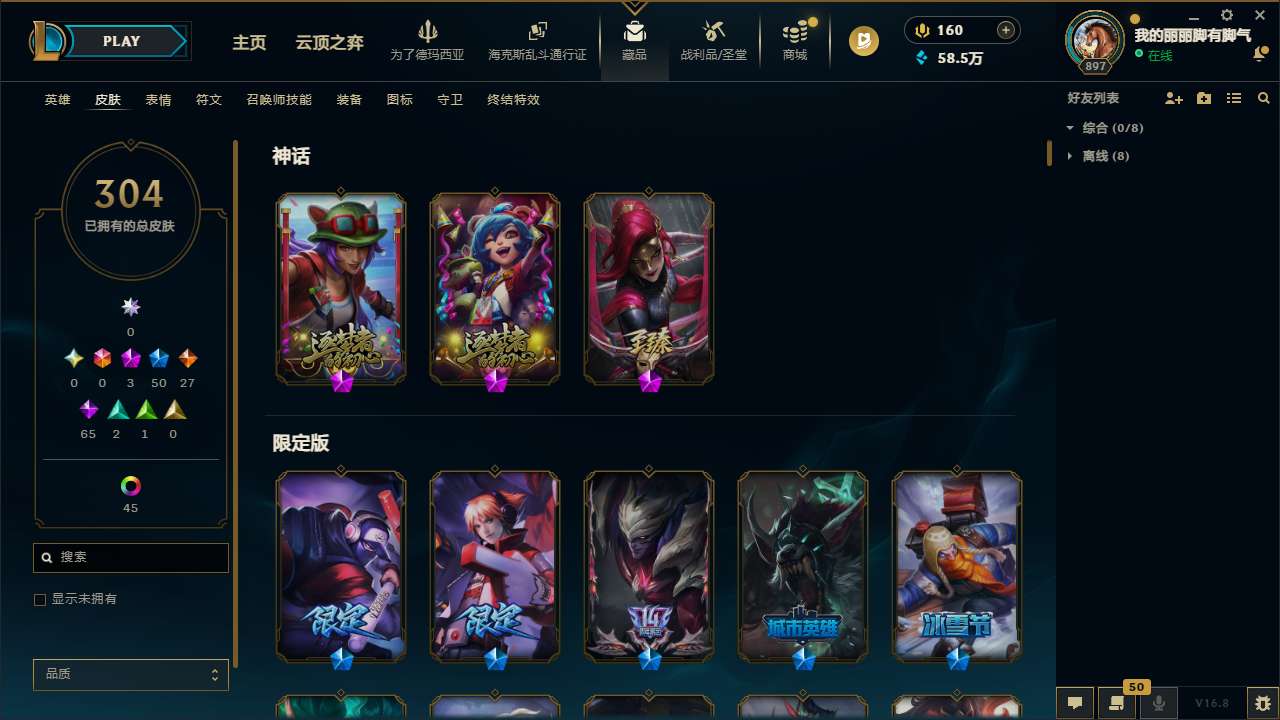View the patch notes icon with 50 badge
The image size is (1280, 720).
pyautogui.click(x=1117, y=703)
